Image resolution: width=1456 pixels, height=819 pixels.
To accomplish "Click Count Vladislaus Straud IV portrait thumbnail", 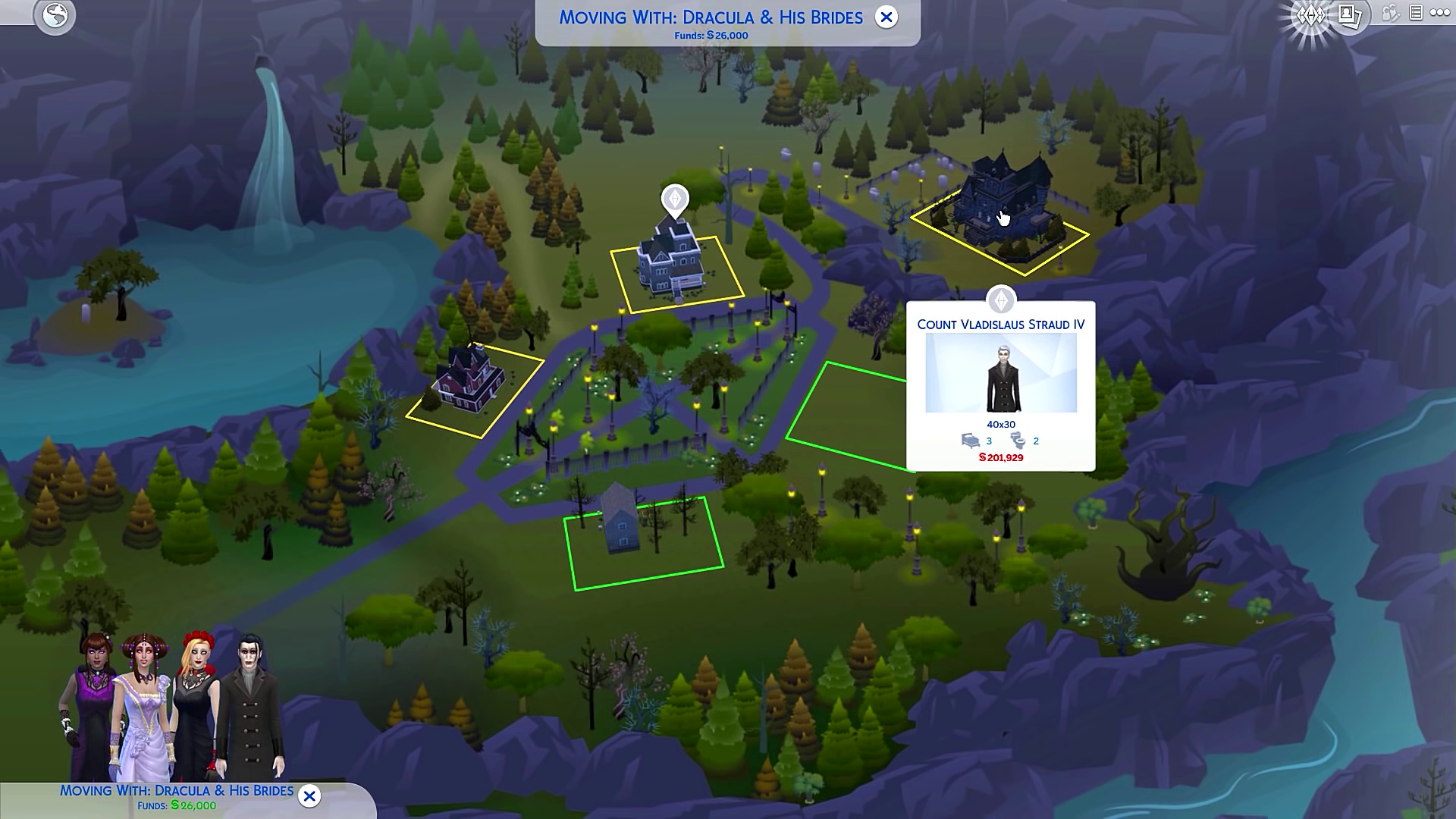I will [x=1001, y=373].
